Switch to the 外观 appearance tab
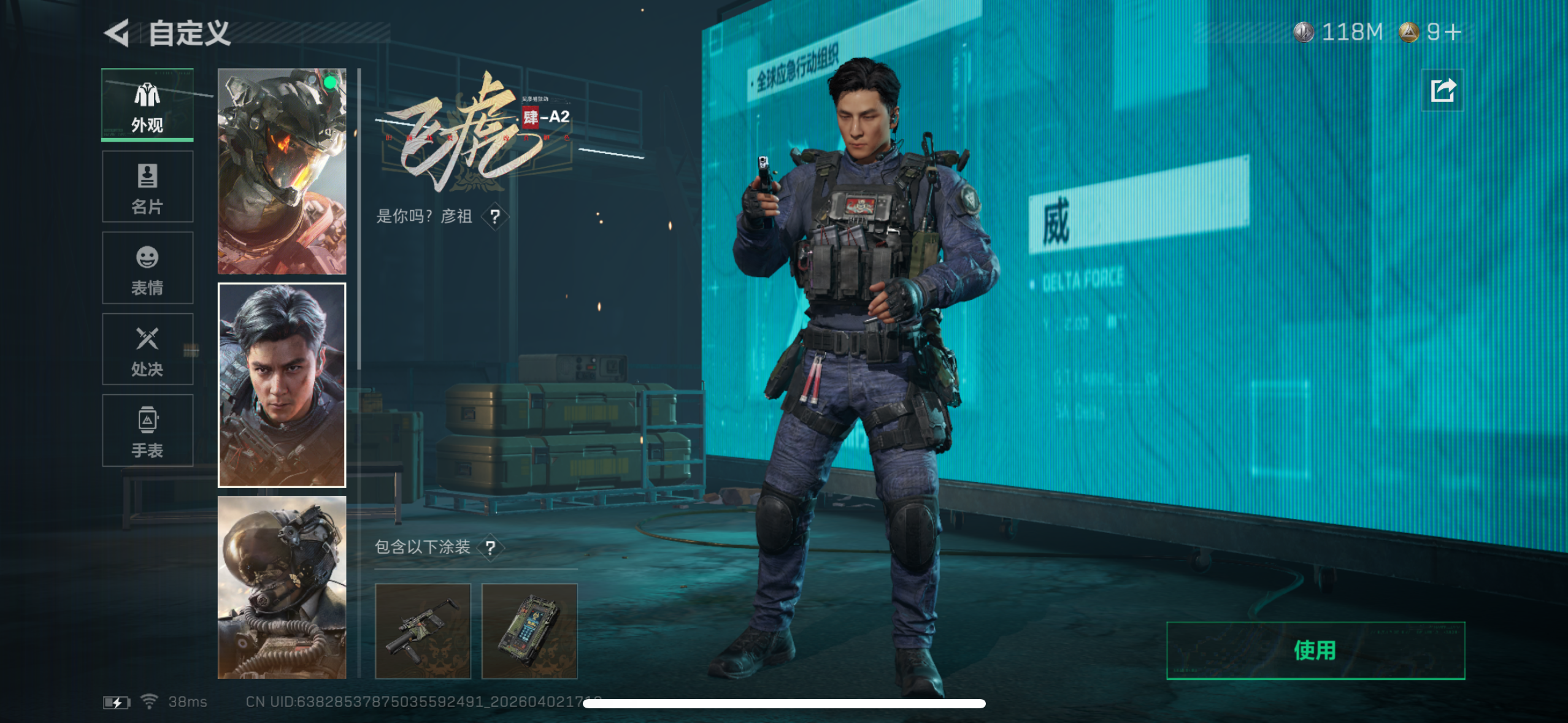This screenshot has width=1568, height=723. click(147, 105)
